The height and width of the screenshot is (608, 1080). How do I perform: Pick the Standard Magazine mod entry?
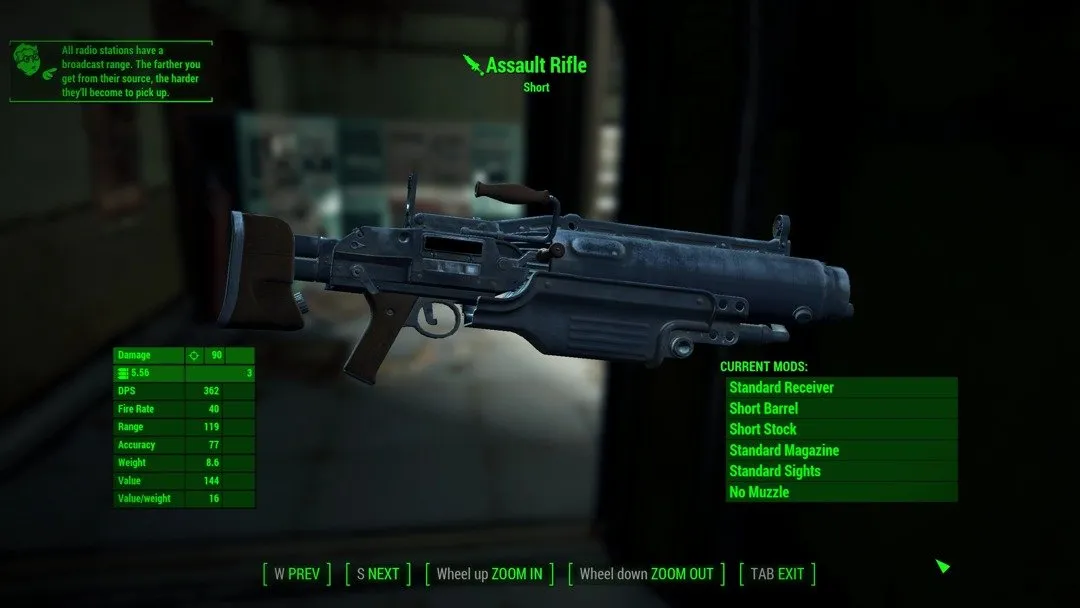[841, 450]
